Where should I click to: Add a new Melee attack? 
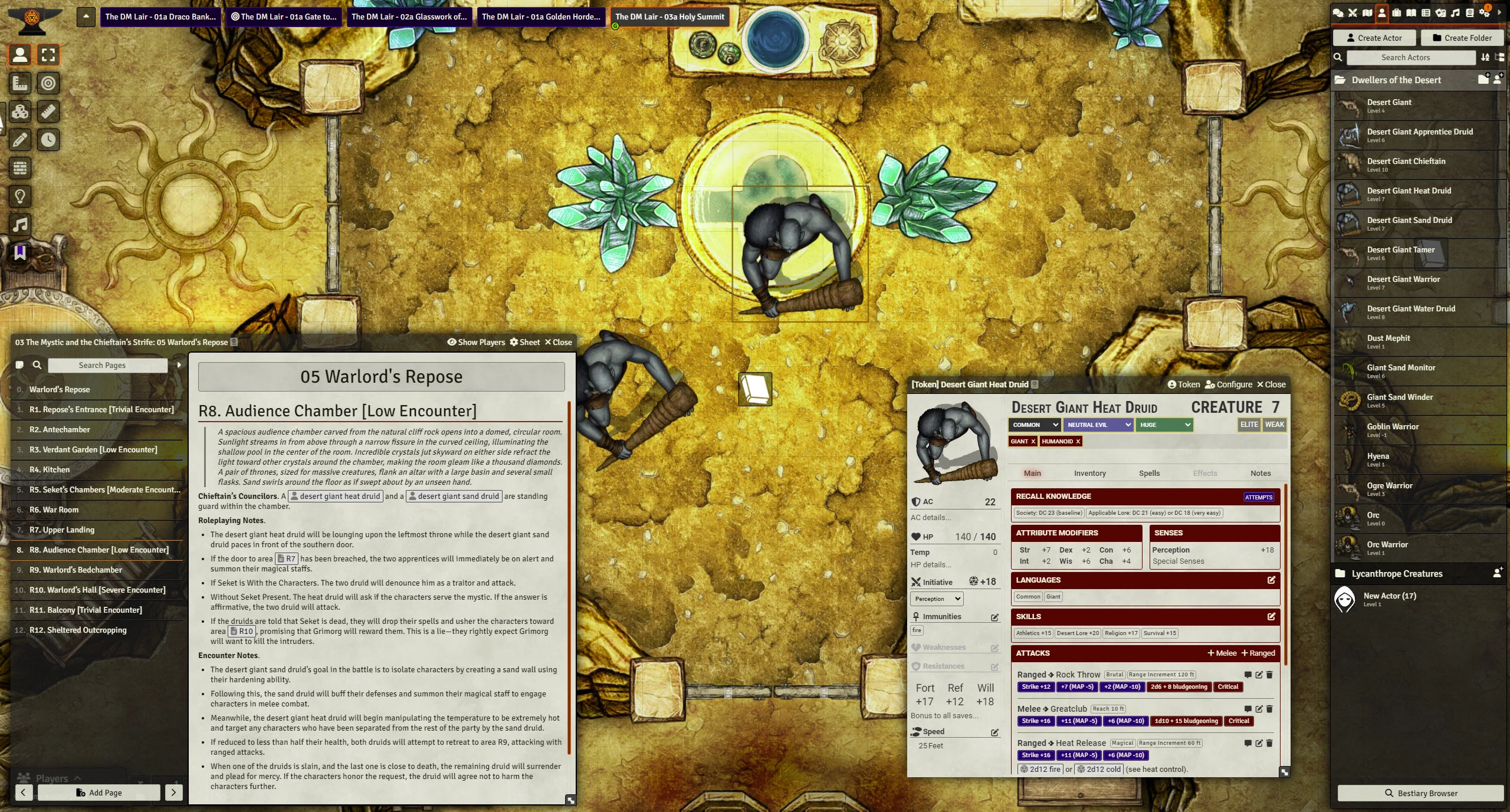(1222, 653)
